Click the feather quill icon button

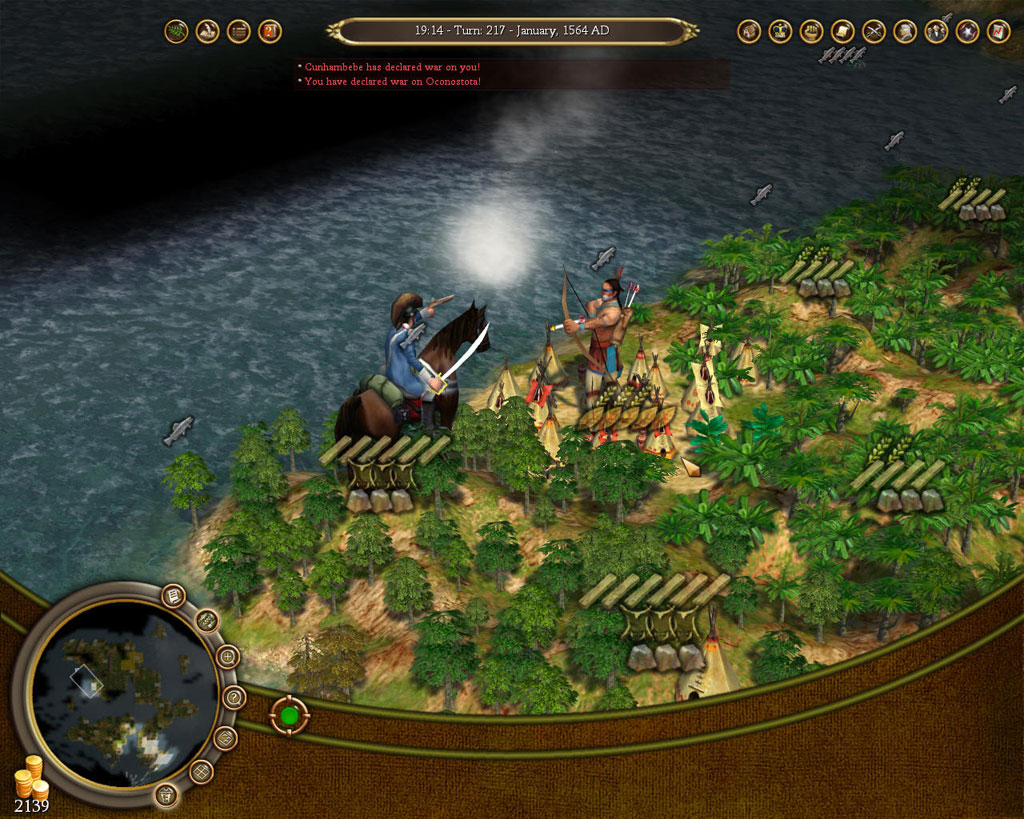pyautogui.click(x=207, y=31)
